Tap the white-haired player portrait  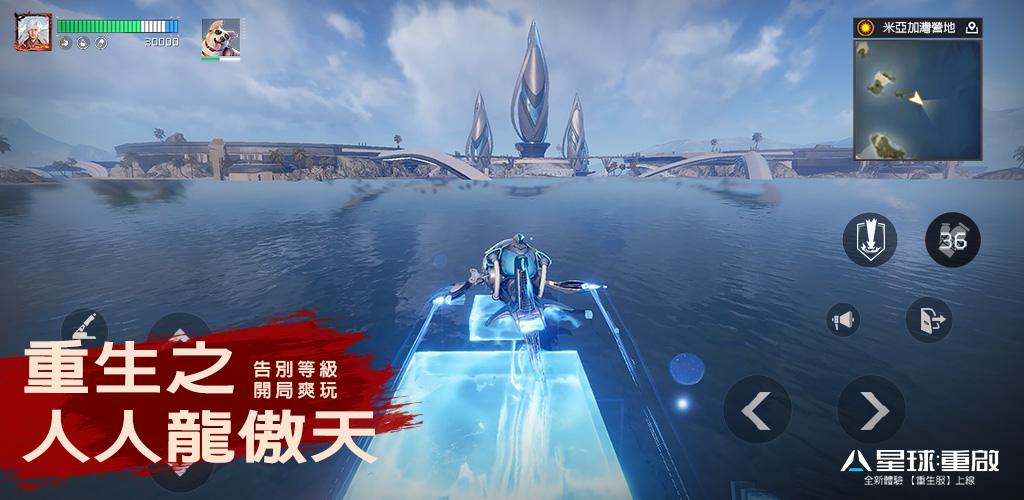pos(33,32)
